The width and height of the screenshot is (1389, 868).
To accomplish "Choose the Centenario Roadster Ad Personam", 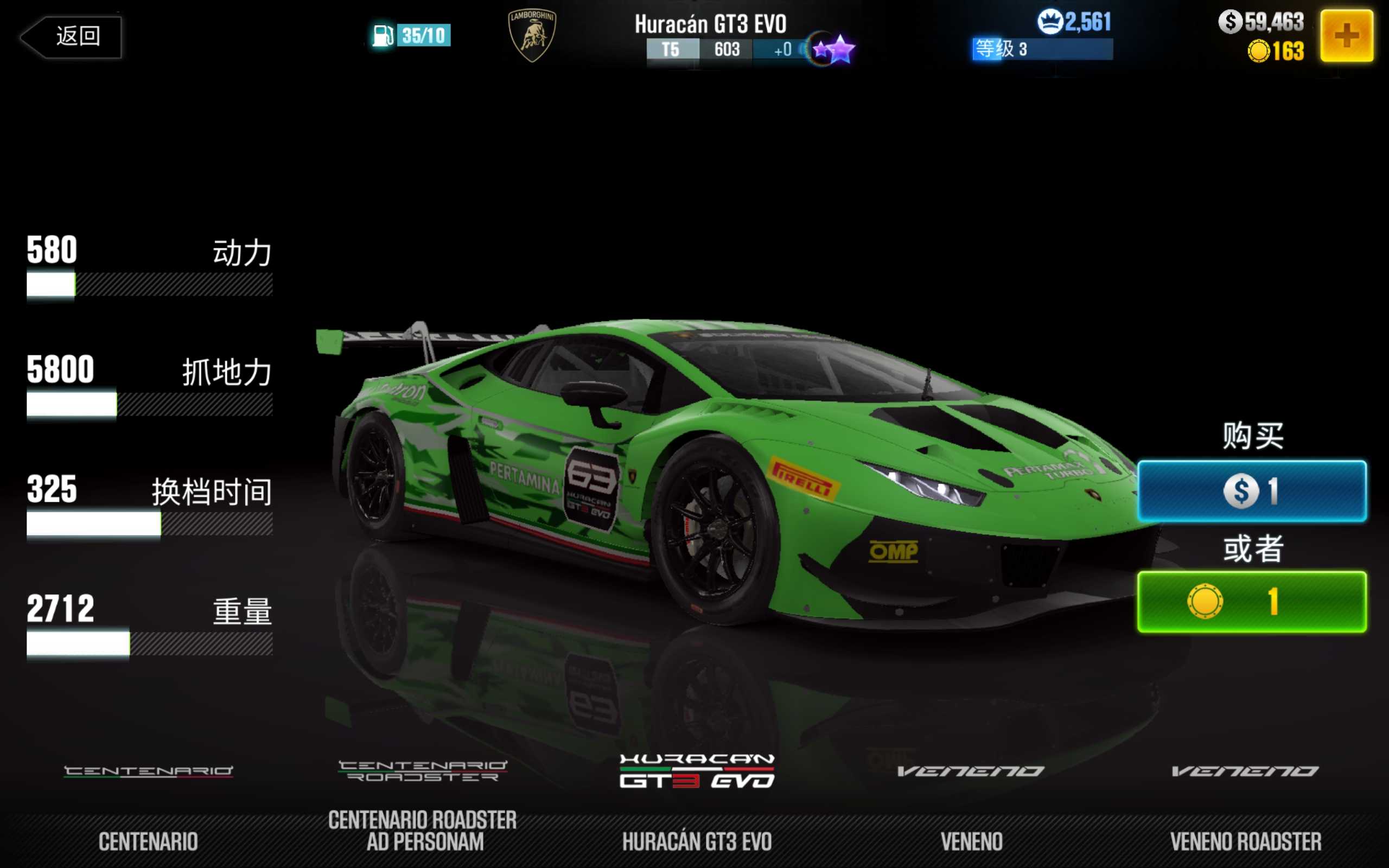I will tap(423, 803).
